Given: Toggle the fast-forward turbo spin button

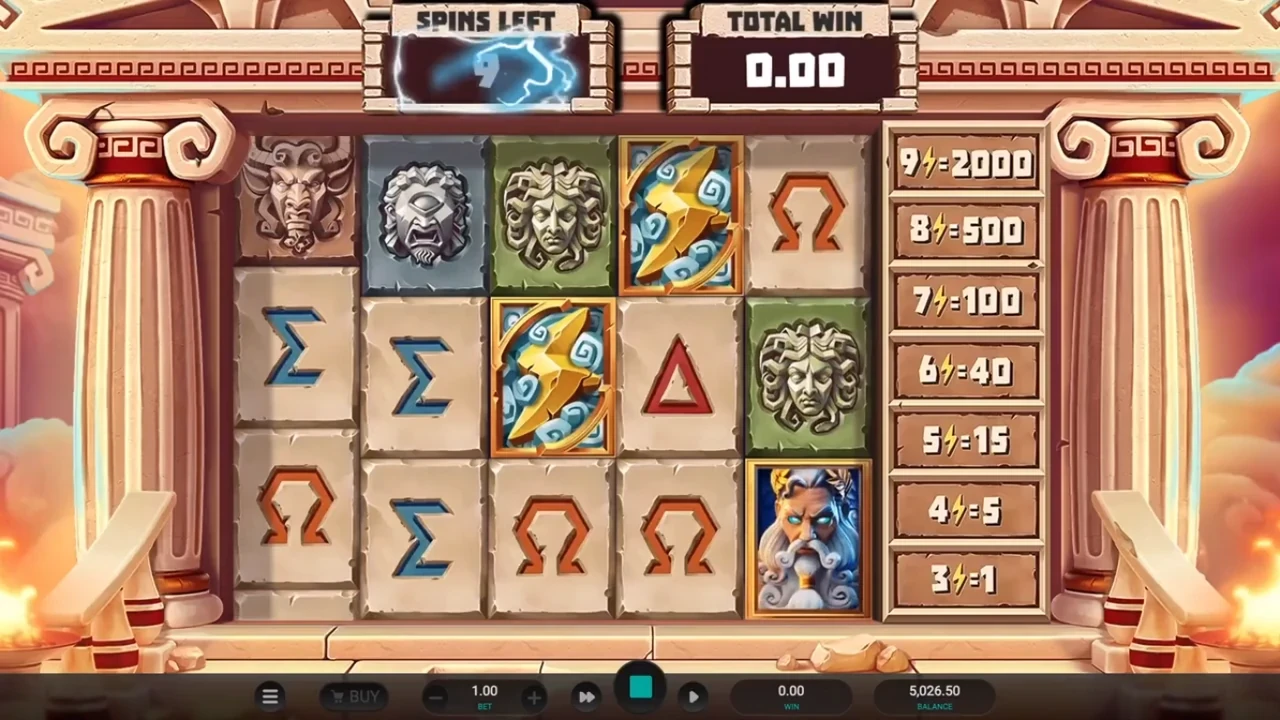Looking at the screenshot, I should [587, 696].
